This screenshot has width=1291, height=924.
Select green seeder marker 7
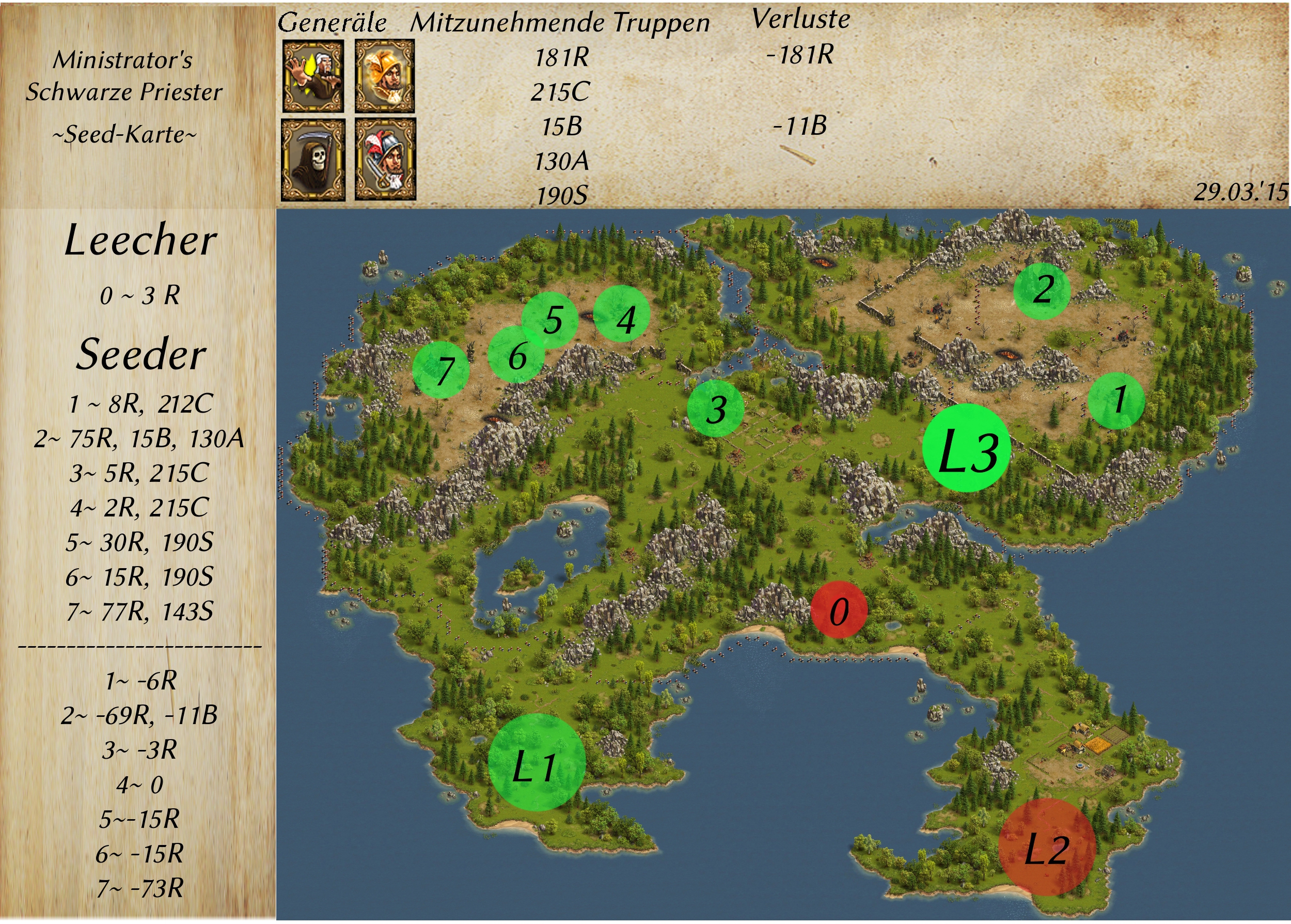click(x=441, y=370)
